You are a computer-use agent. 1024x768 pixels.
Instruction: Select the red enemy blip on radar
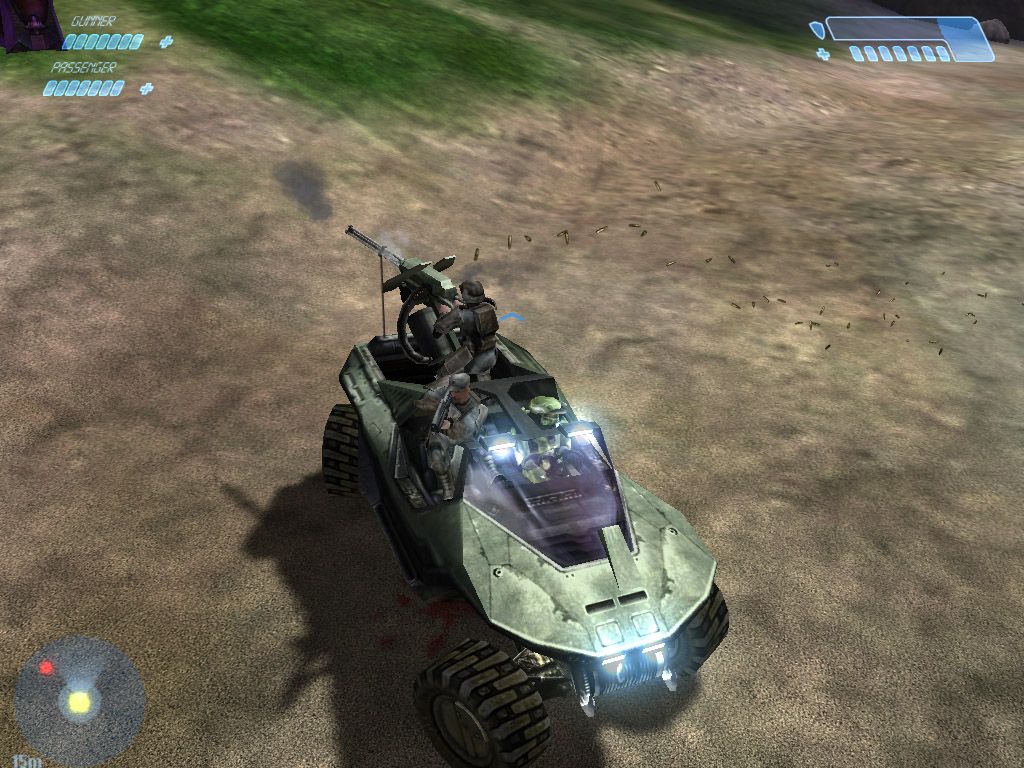tap(46, 668)
